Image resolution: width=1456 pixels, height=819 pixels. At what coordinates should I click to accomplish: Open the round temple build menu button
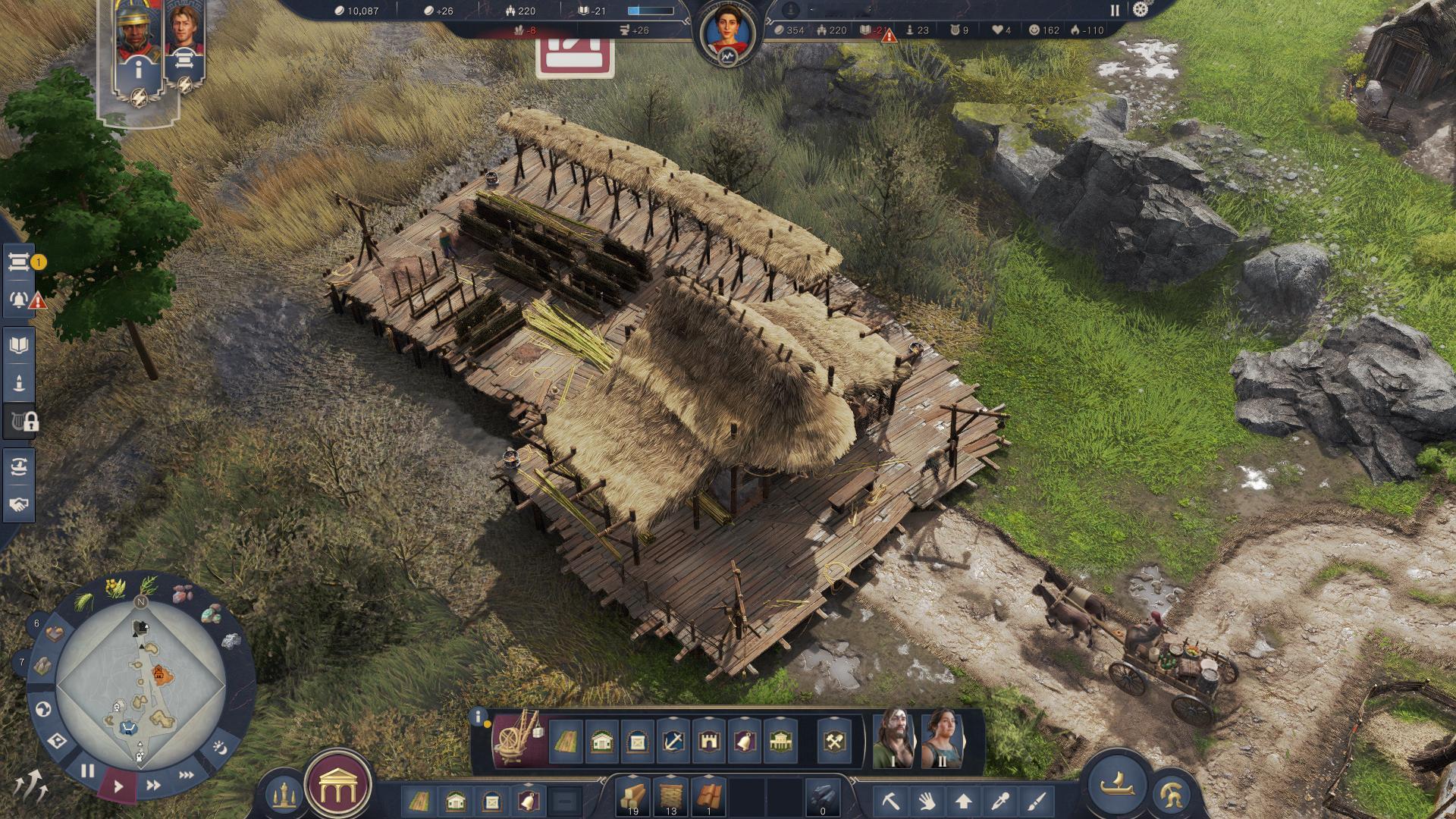click(x=337, y=789)
